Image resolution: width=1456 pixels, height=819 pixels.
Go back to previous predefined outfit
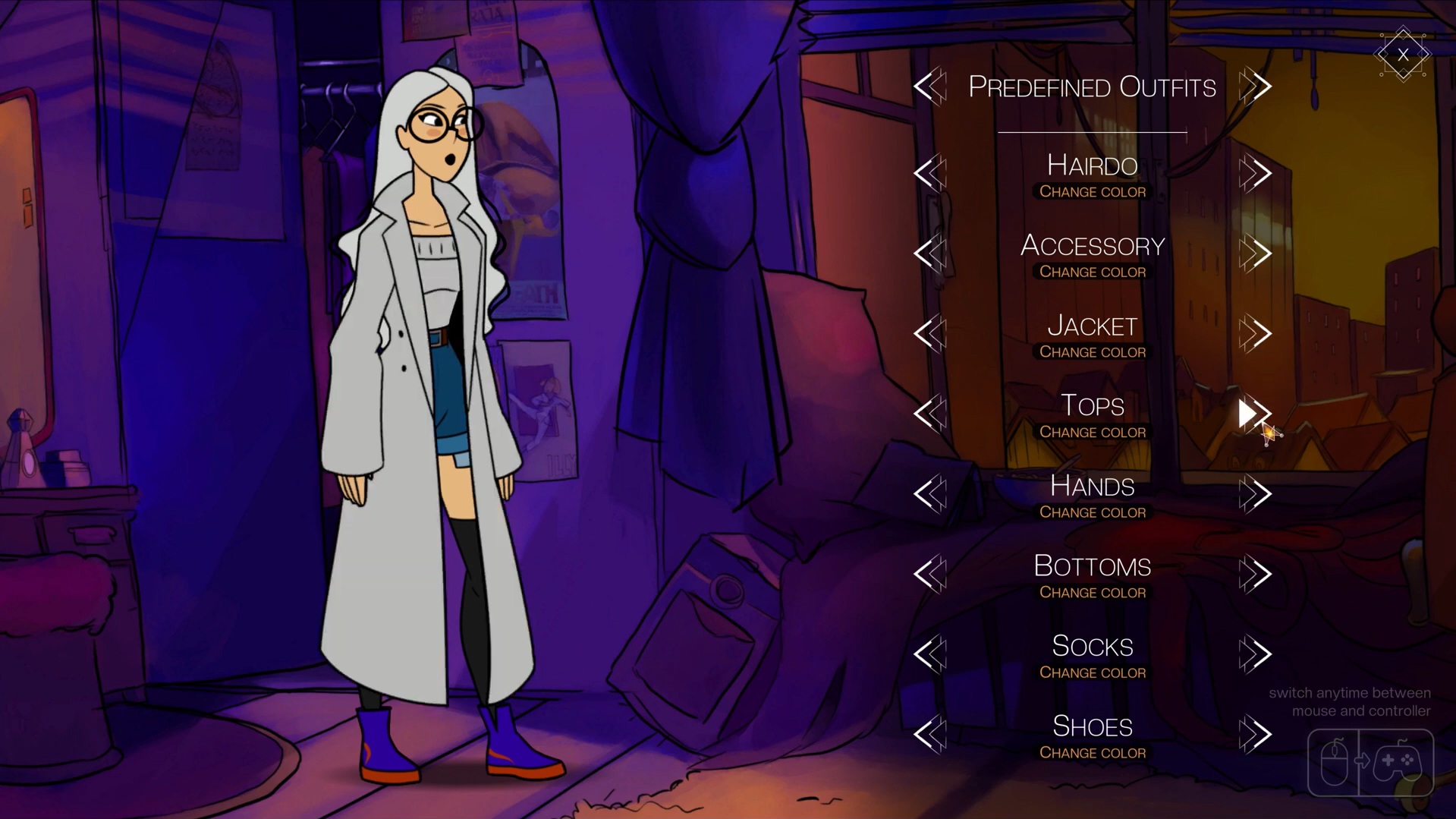click(x=929, y=87)
